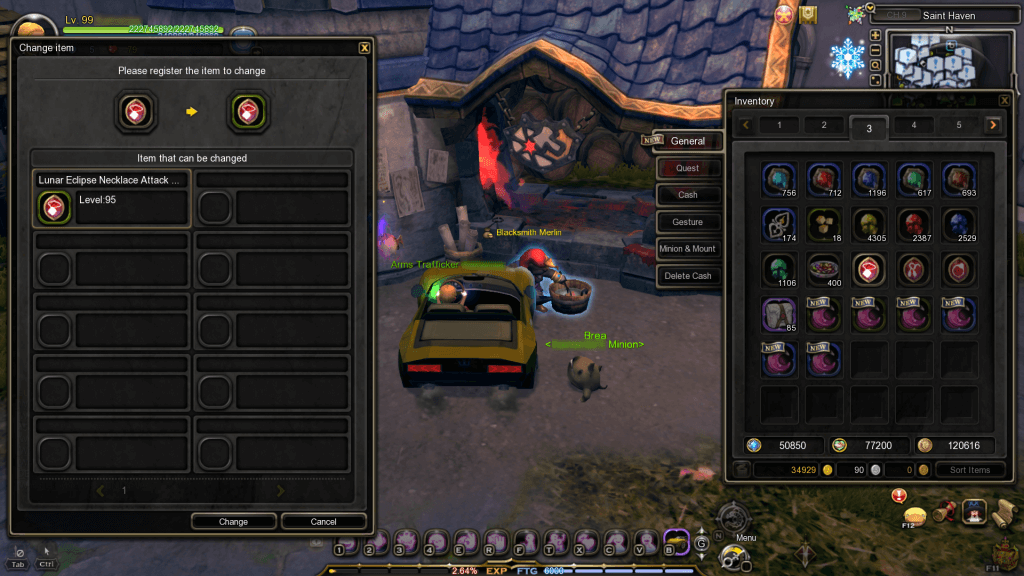This screenshot has width=1024, height=576.
Task: Open inventory page 2
Action: [824, 125]
